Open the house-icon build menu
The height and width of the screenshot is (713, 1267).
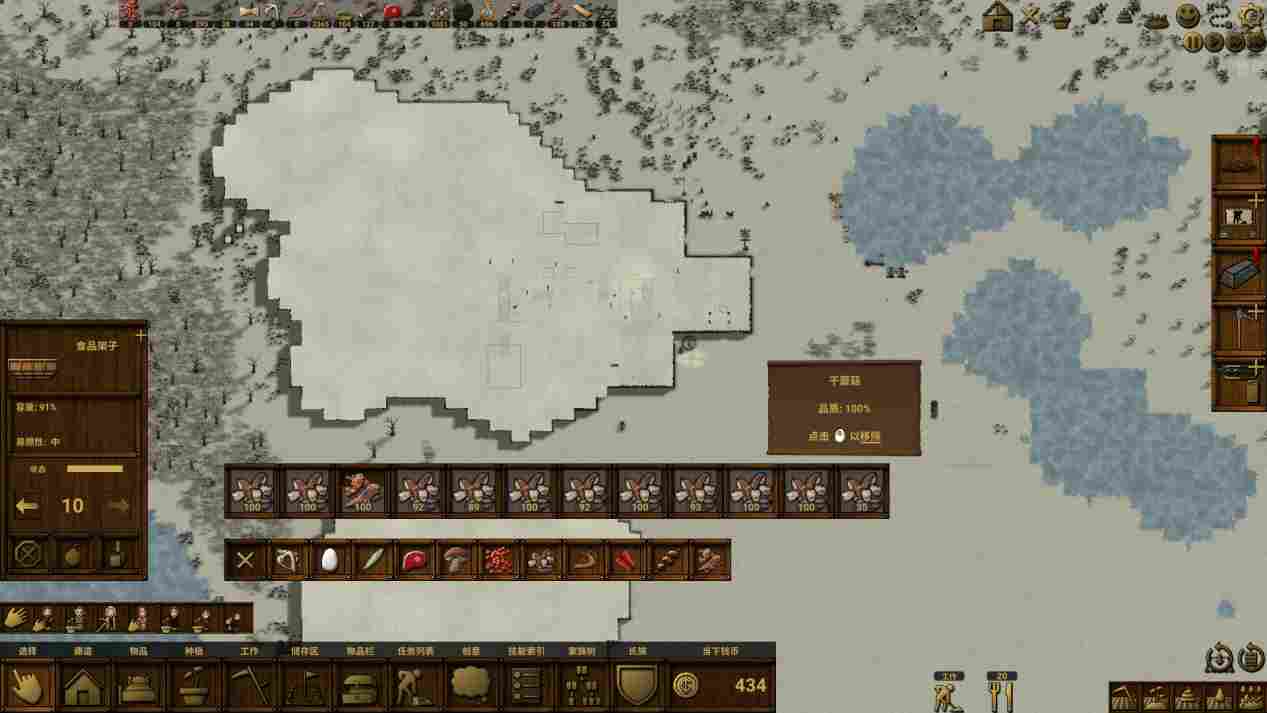(x=85, y=686)
